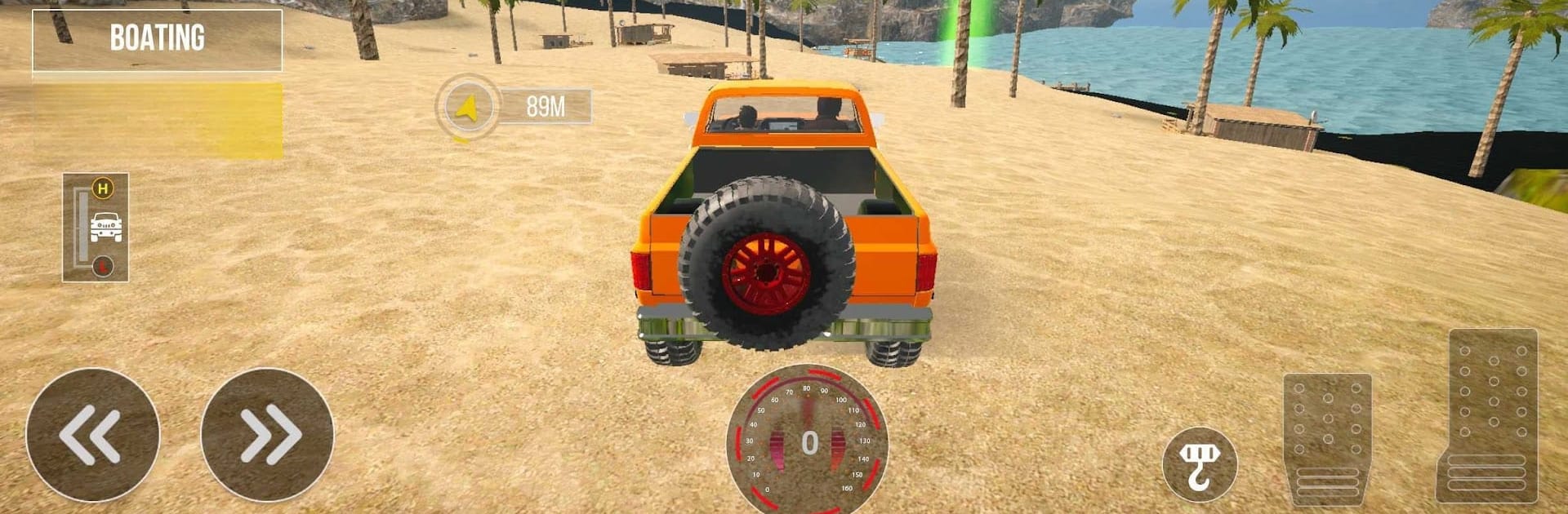This screenshot has height=514, width=1568.
Task: Hit the brake pedal
Action: [x=1327, y=438]
